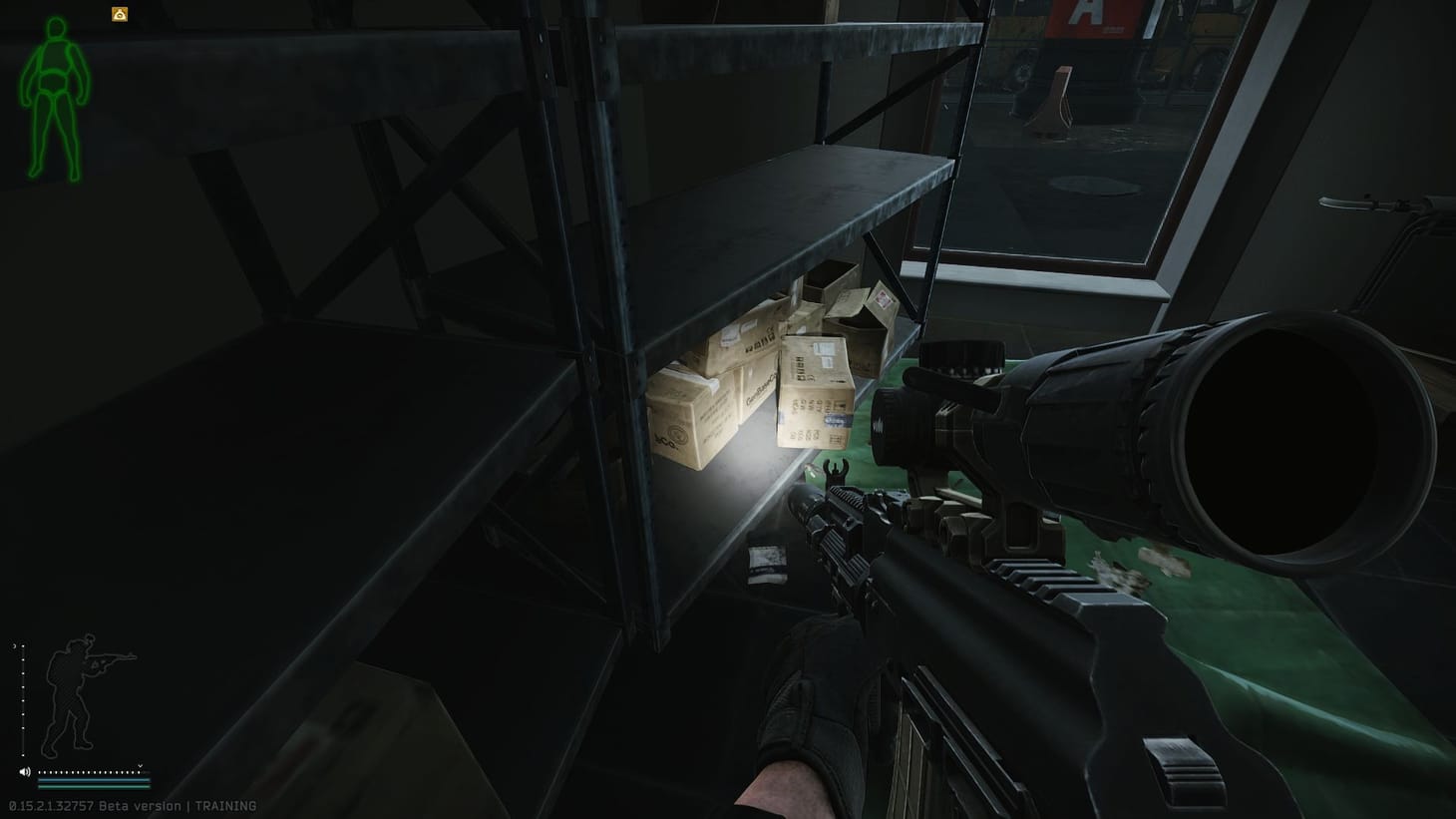The image size is (1456, 819).
Task: Adjust the dotted movement speed slider
Action: pos(88,771)
